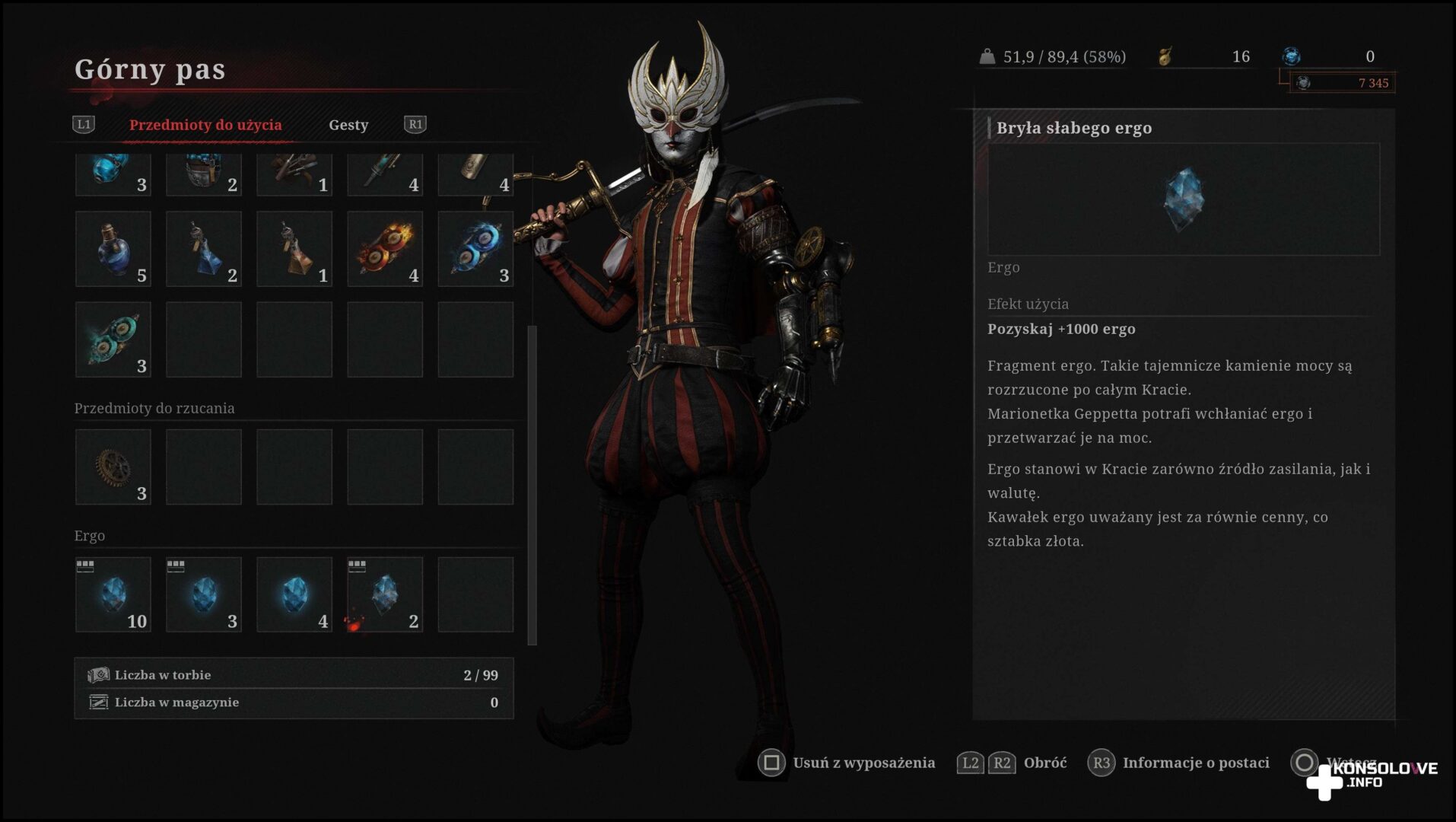Choose the ergo stack with count 3
Viewport: 1456px width, 822px height.
(204, 594)
